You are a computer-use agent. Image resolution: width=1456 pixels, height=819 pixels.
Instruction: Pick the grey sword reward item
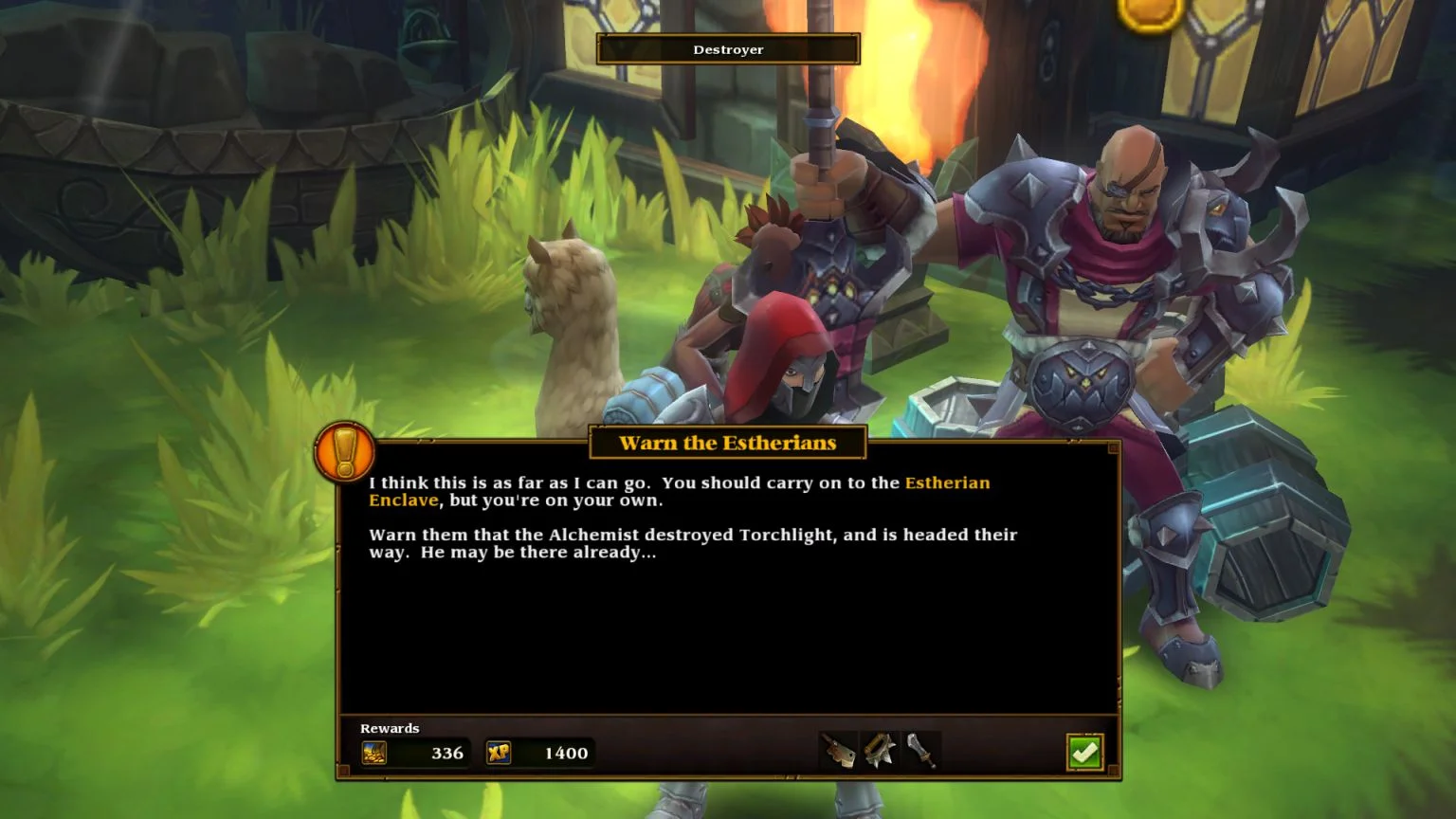[x=921, y=751]
